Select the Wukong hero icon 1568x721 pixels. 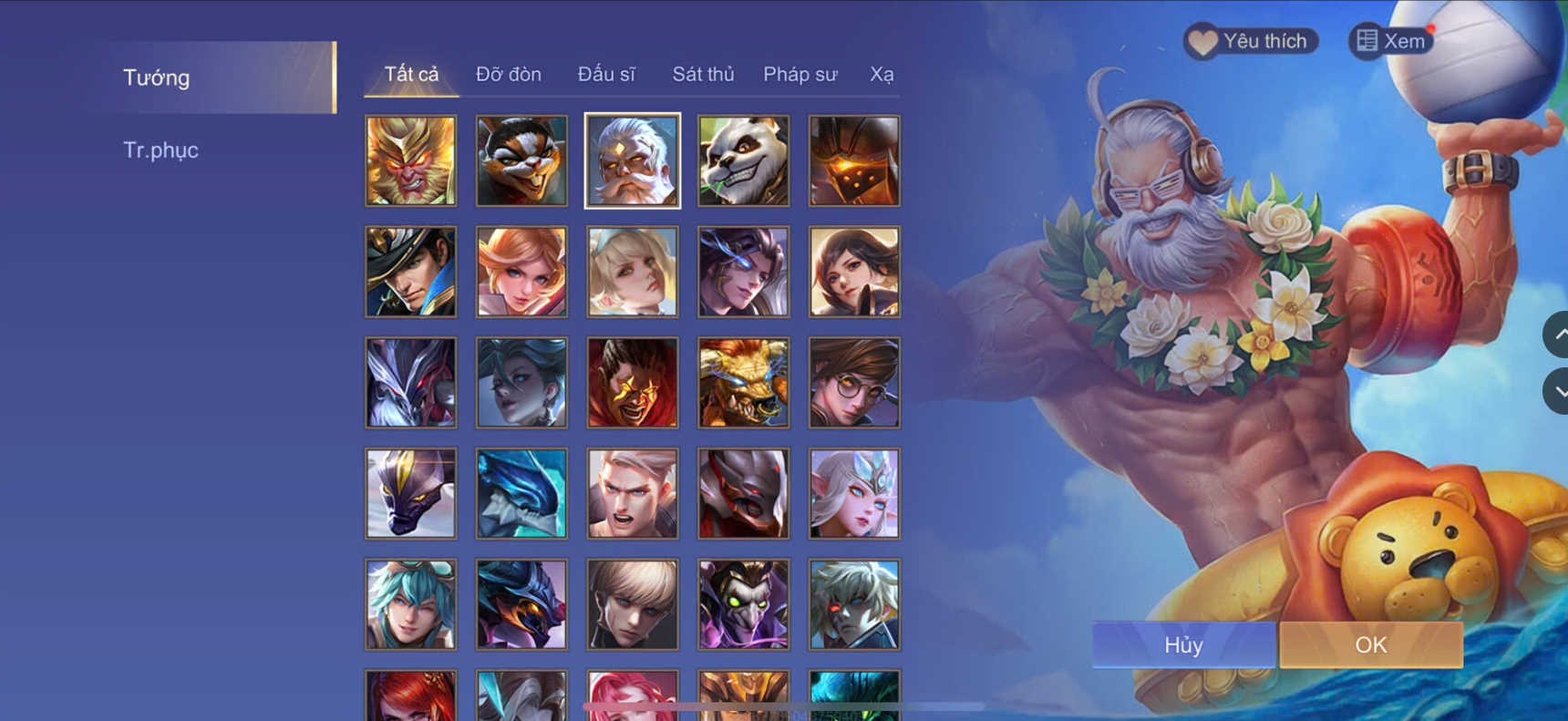click(410, 160)
